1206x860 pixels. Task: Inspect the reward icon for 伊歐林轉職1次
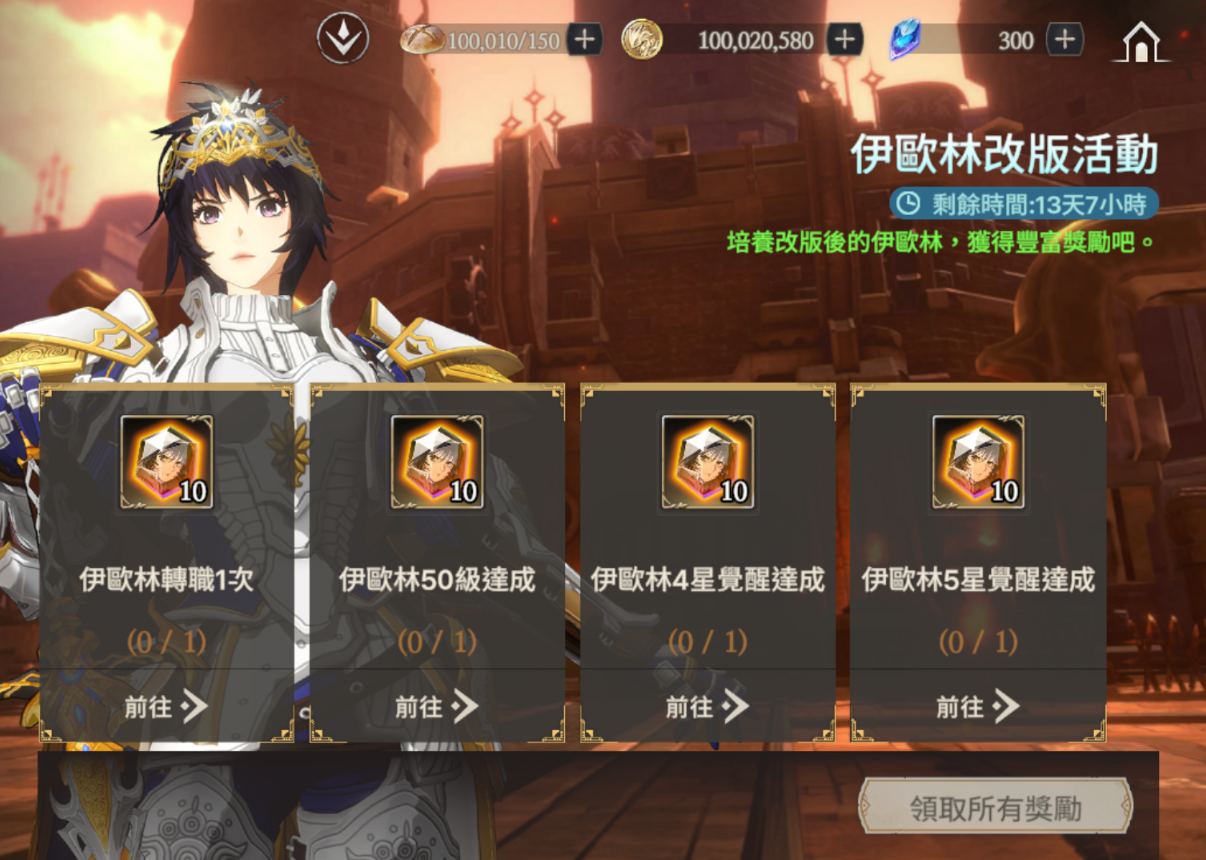[166, 462]
